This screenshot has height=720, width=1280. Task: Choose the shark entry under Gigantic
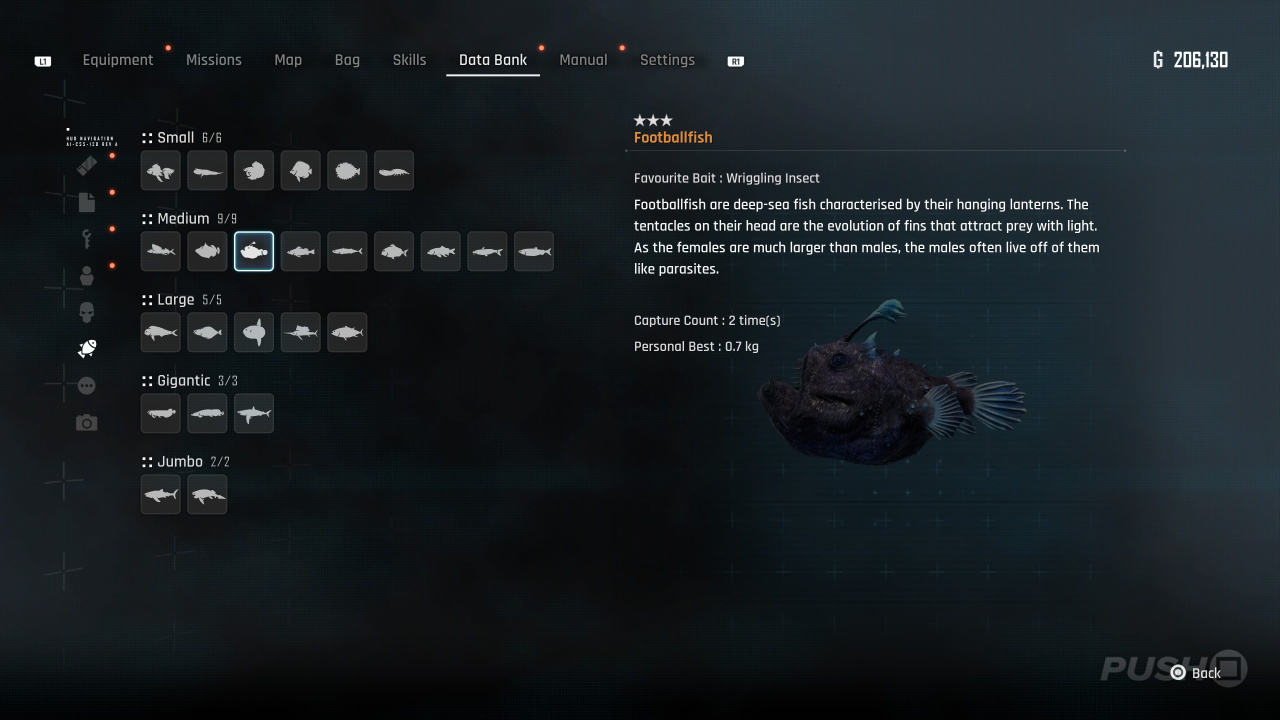tap(254, 414)
